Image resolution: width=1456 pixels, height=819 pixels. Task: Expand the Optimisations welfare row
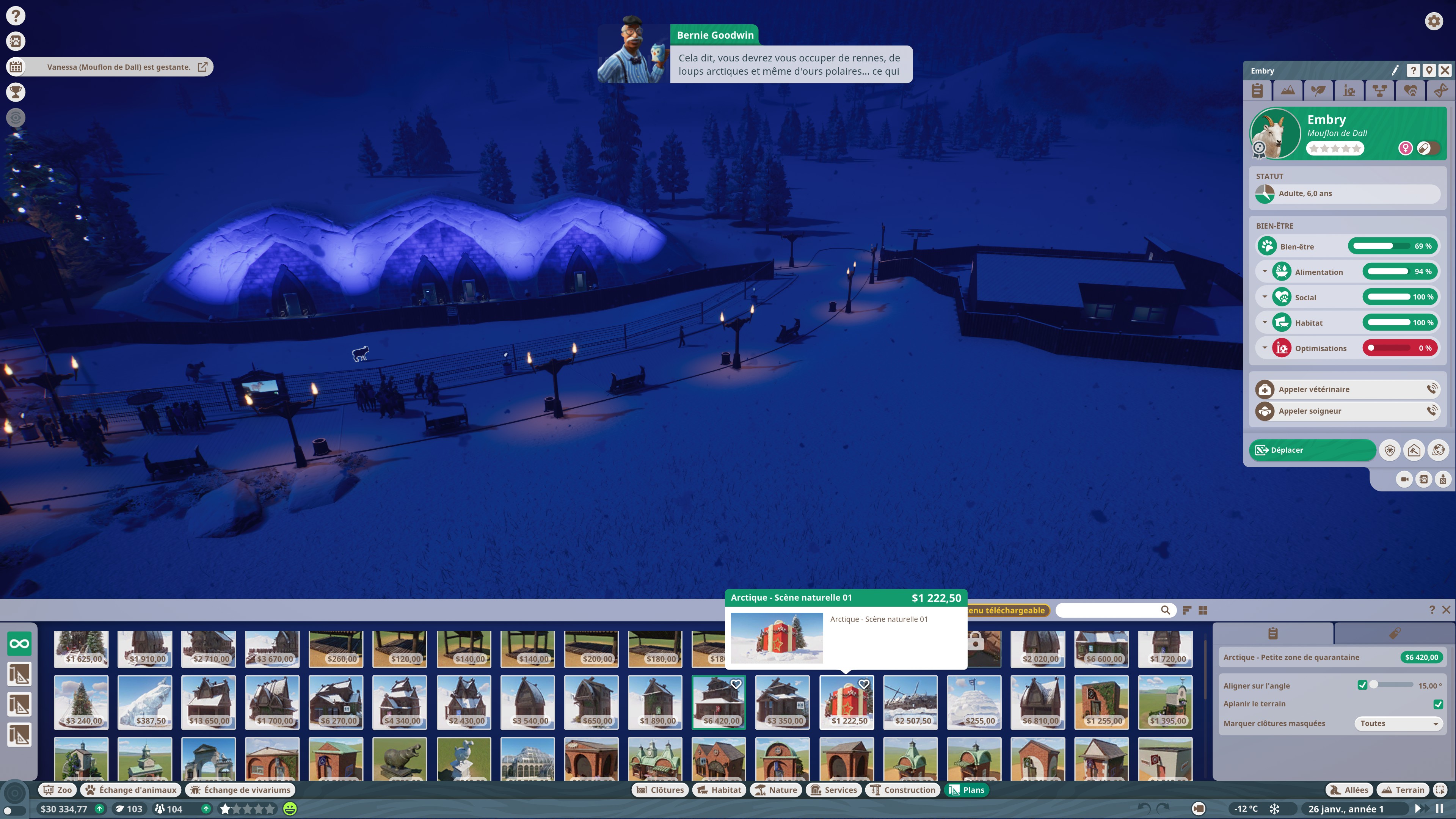click(x=1265, y=348)
